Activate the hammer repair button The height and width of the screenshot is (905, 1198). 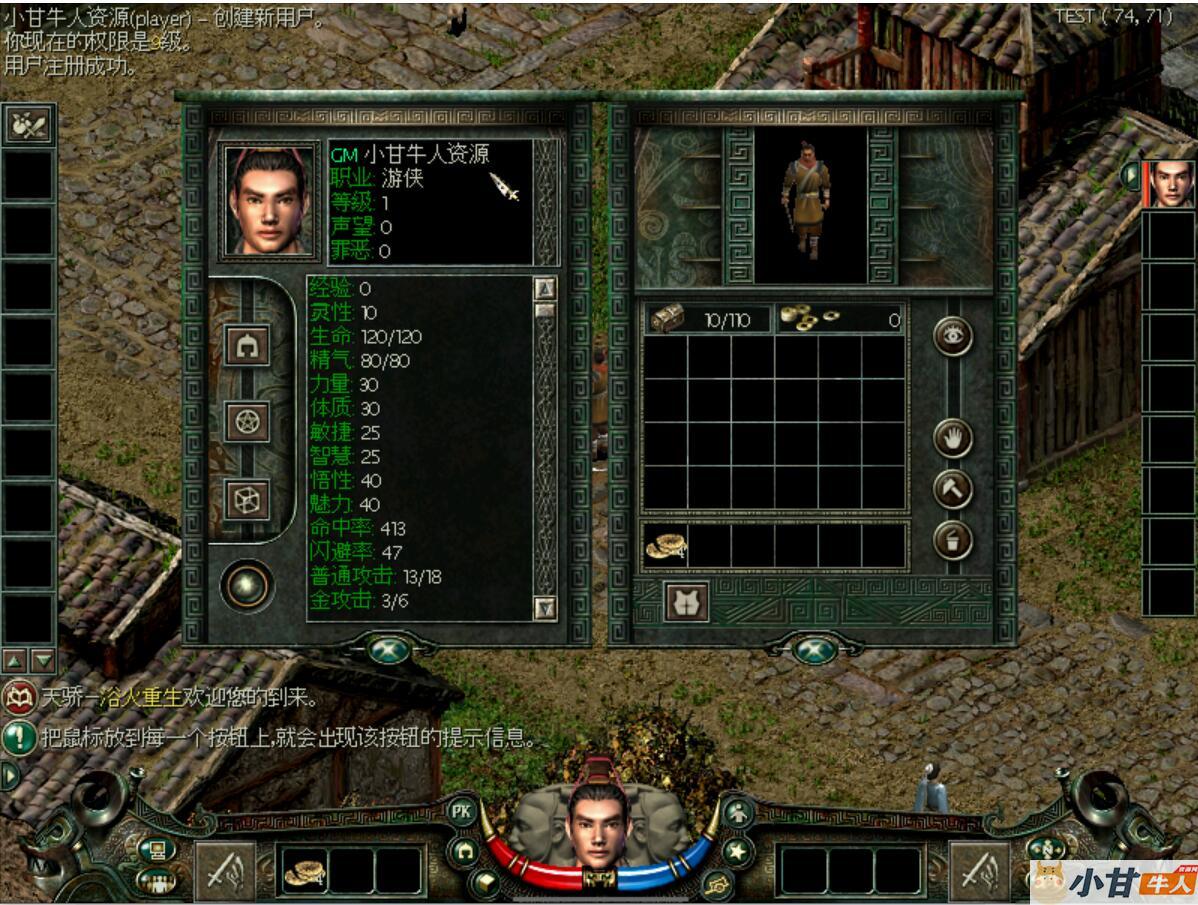tap(952, 489)
